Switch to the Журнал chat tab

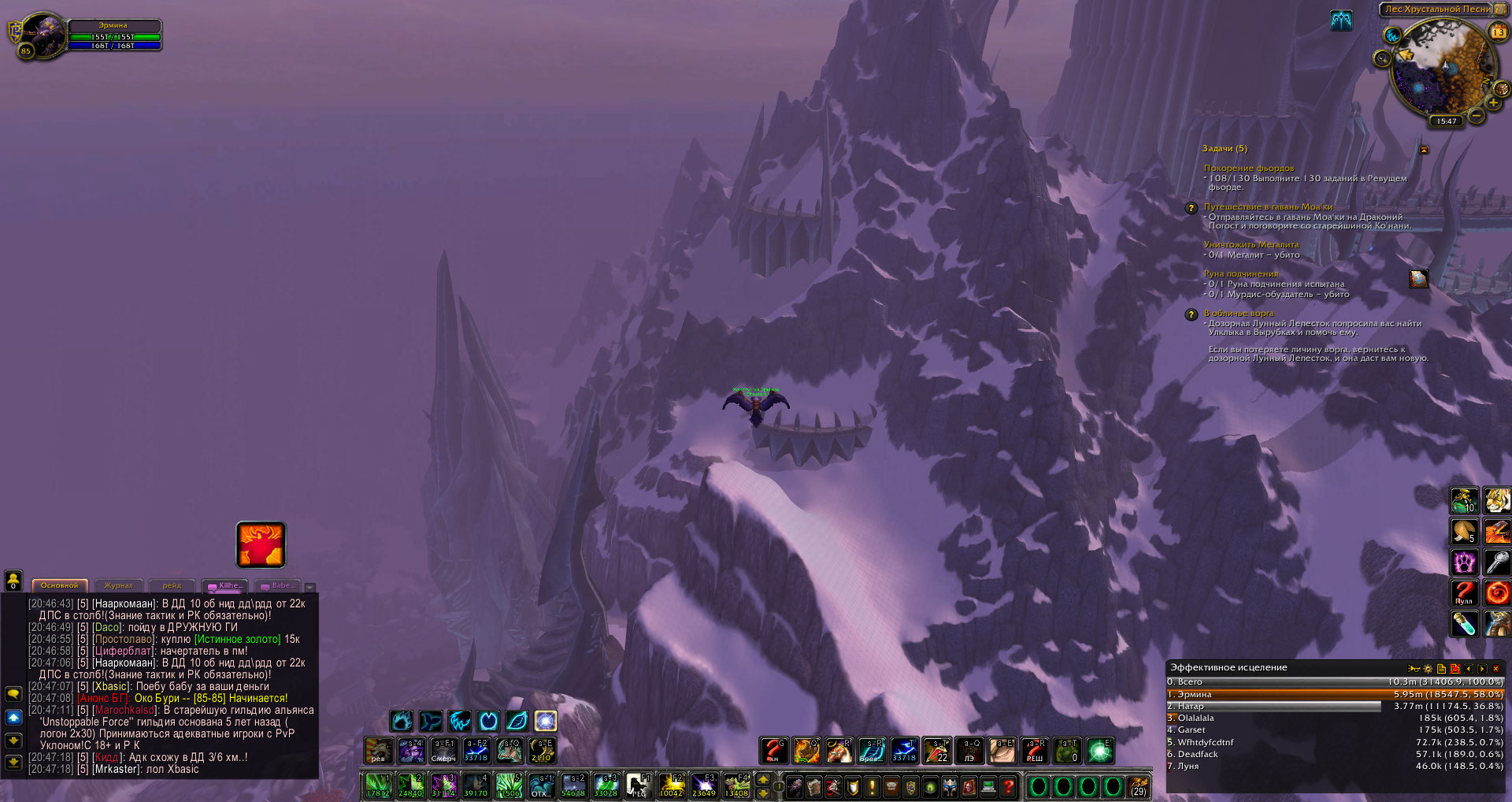pos(119,585)
